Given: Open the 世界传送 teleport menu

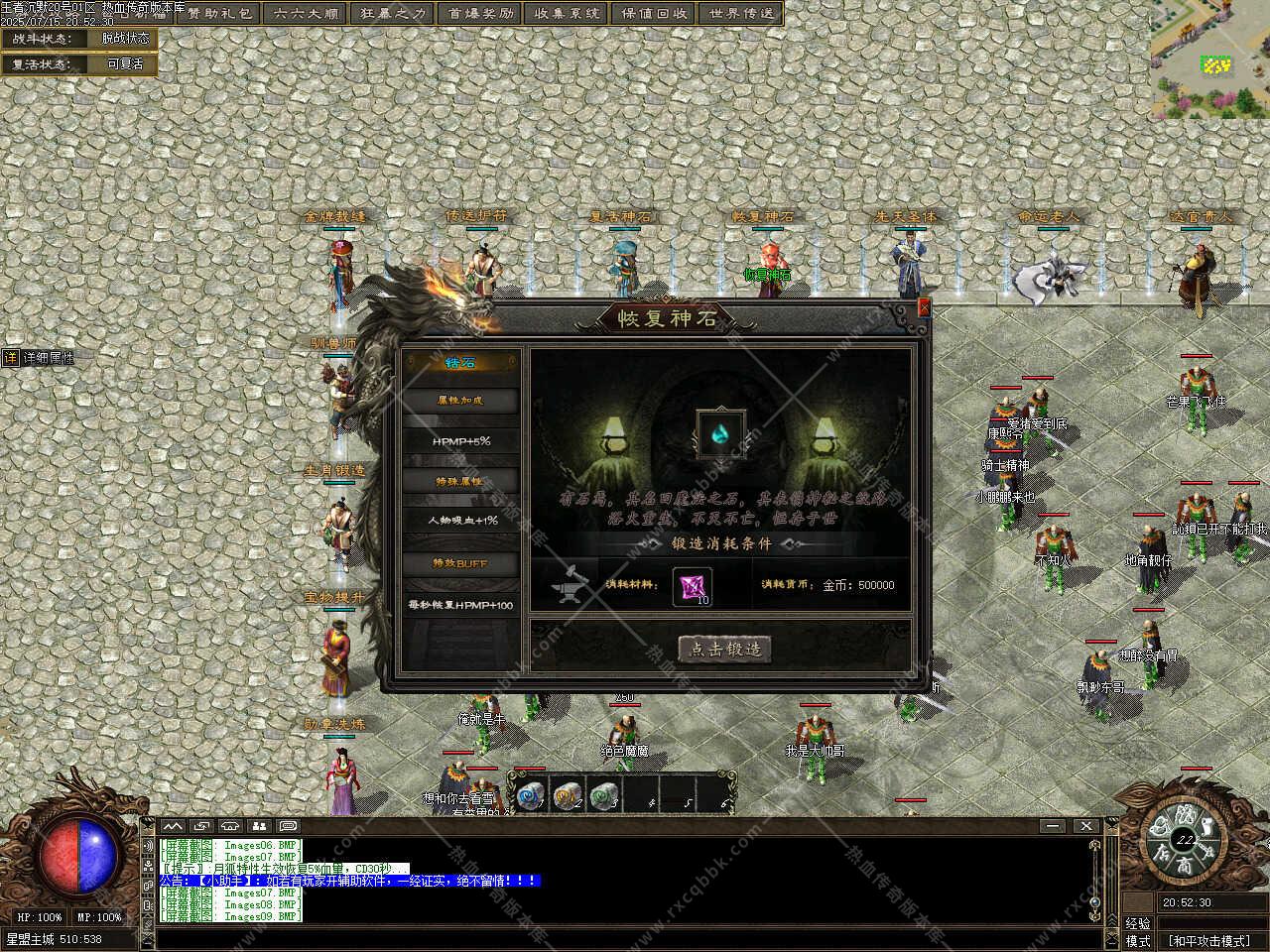Looking at the screenshot, I should click(x=741, y=13).
